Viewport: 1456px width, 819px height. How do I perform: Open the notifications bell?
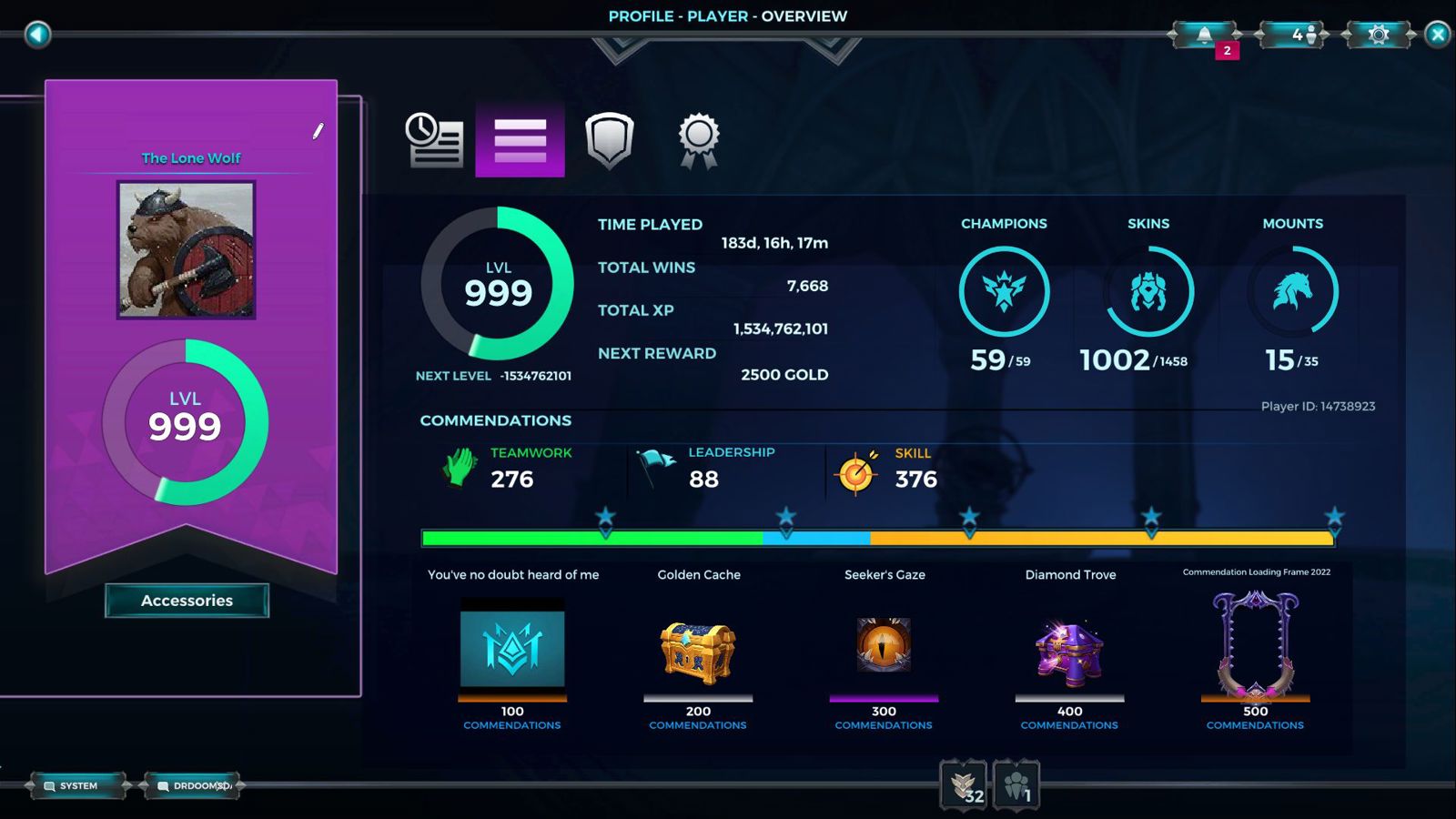point(1204,35)
